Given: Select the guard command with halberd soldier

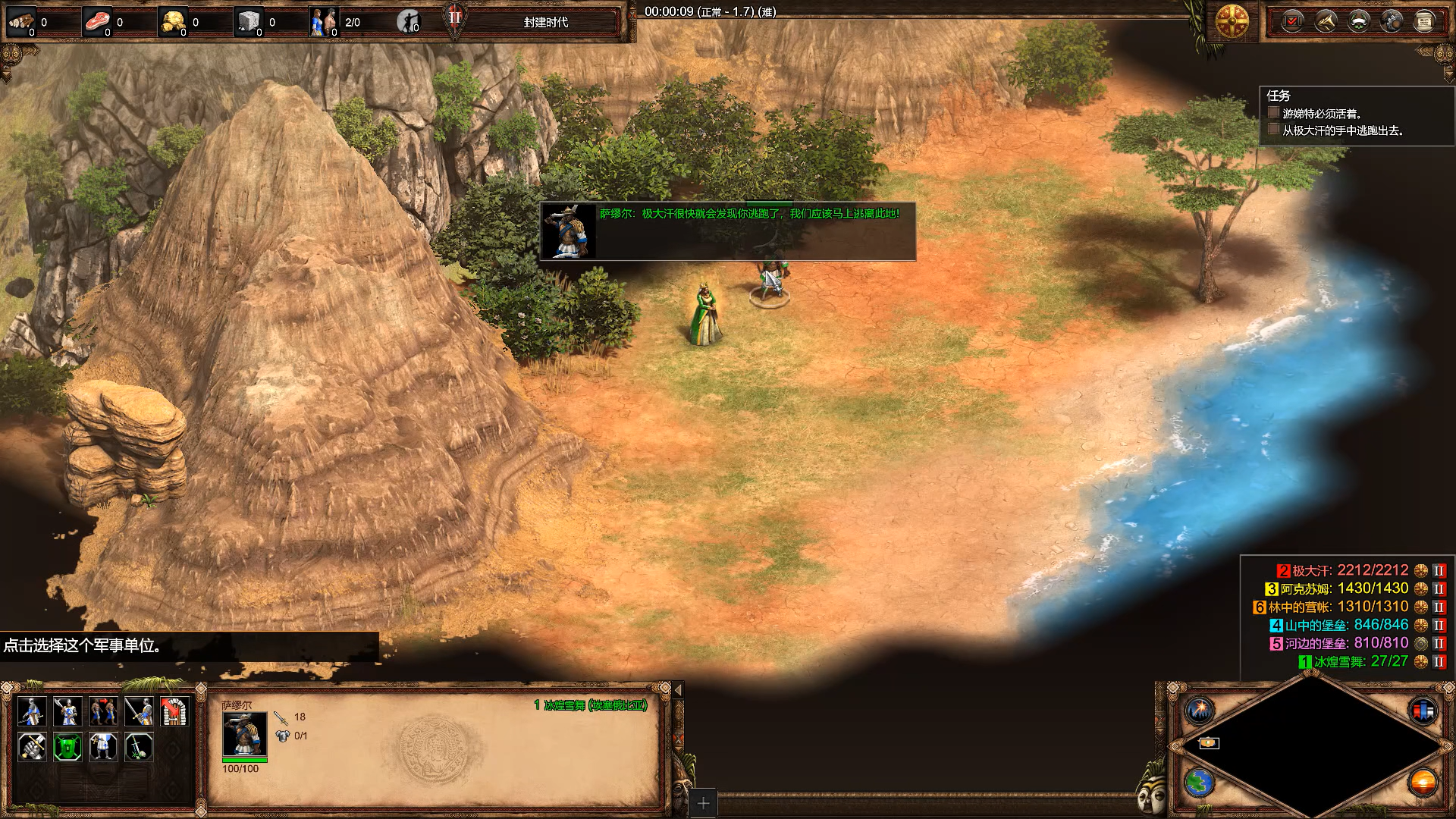Looking at the screenshot, I should pyautogui.click(x=67, y=711).
